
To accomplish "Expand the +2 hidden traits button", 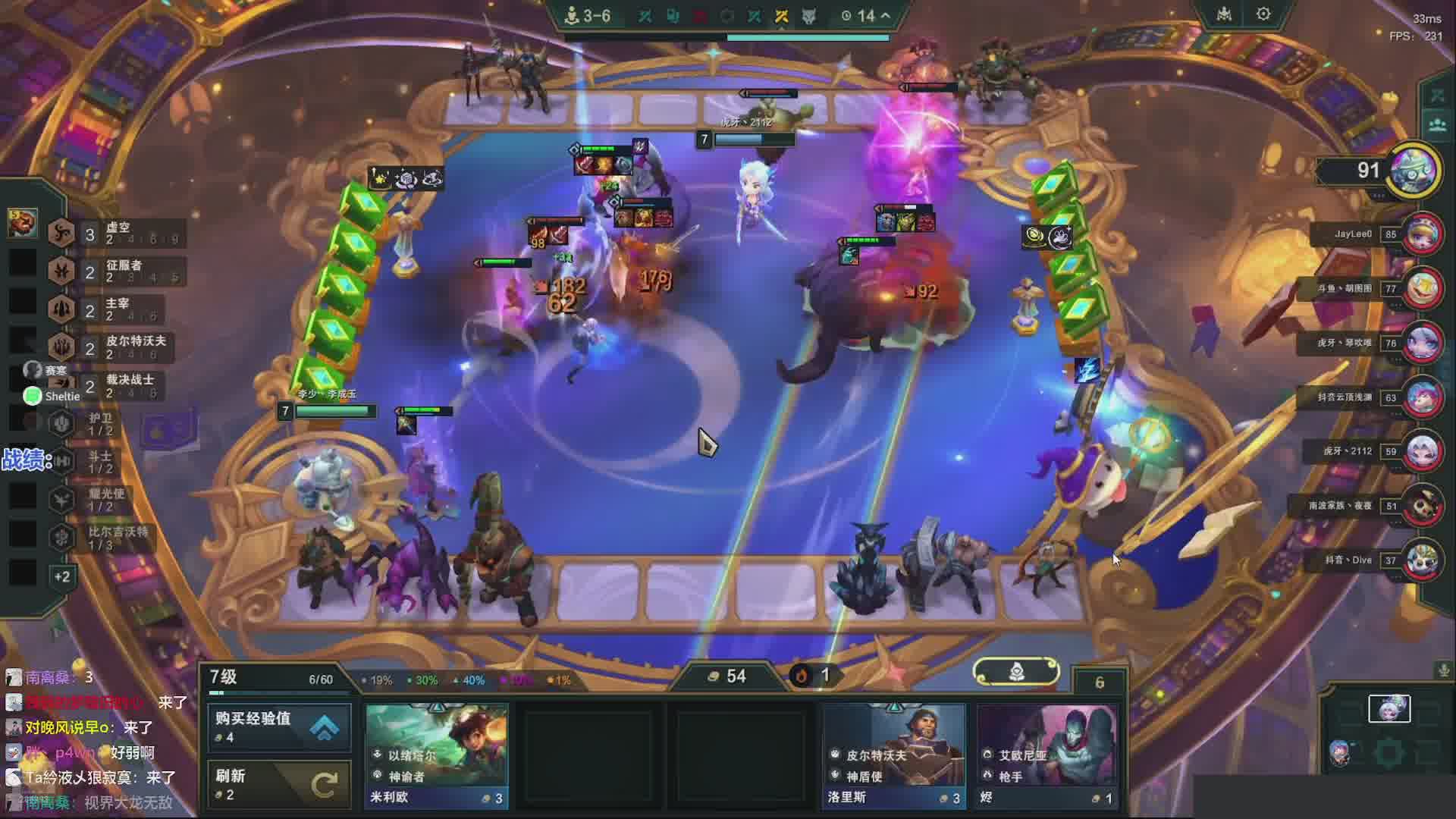I will click(x=62, y=577).
